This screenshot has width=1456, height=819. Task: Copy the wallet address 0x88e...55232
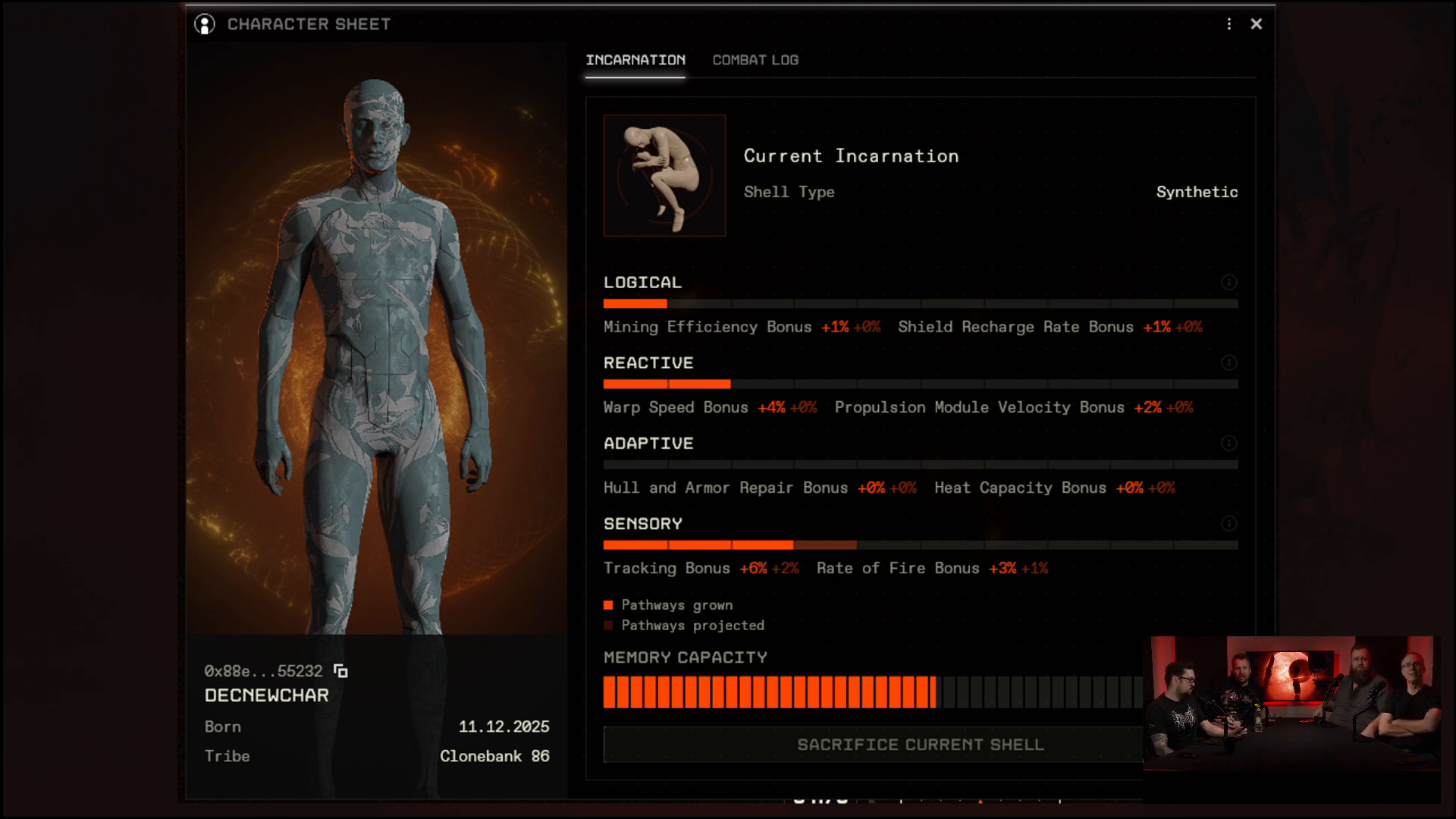point(341,671)
